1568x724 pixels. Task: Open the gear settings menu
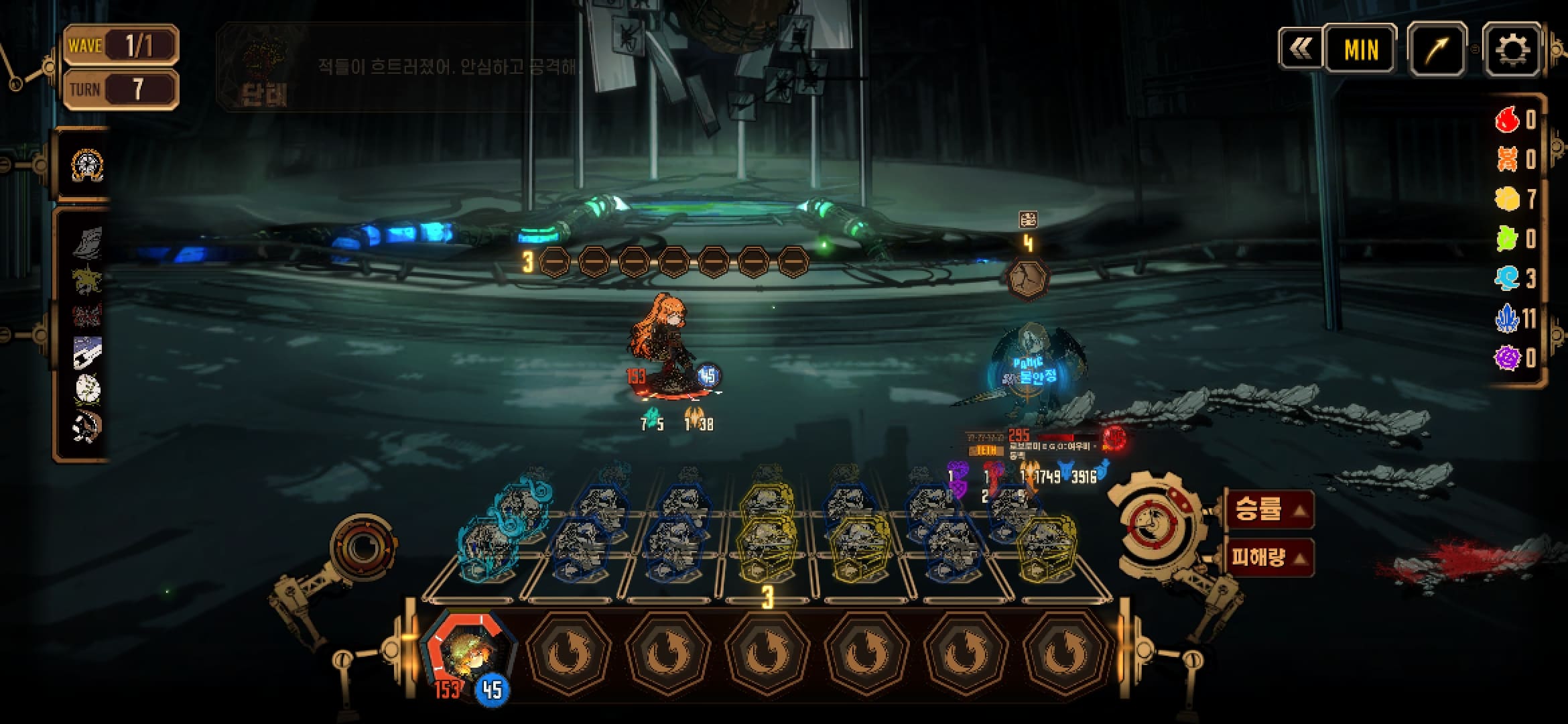pyautogui.click(x=1511, y=49)
